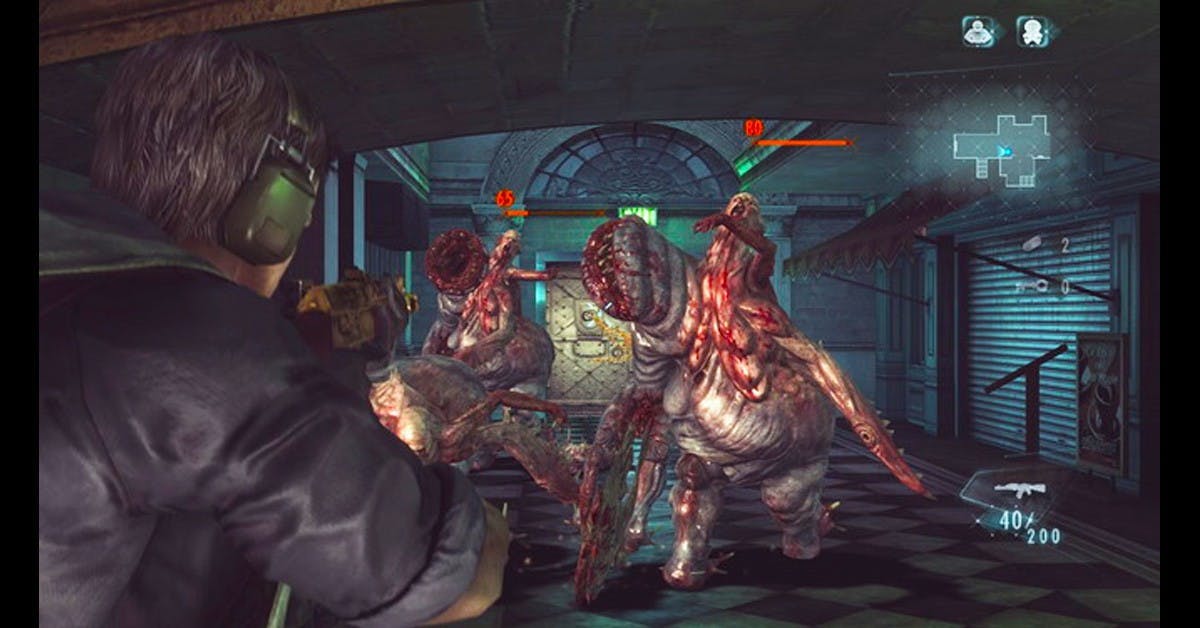
Task: Select the grenade item icon
Action: coord(1032,243)
